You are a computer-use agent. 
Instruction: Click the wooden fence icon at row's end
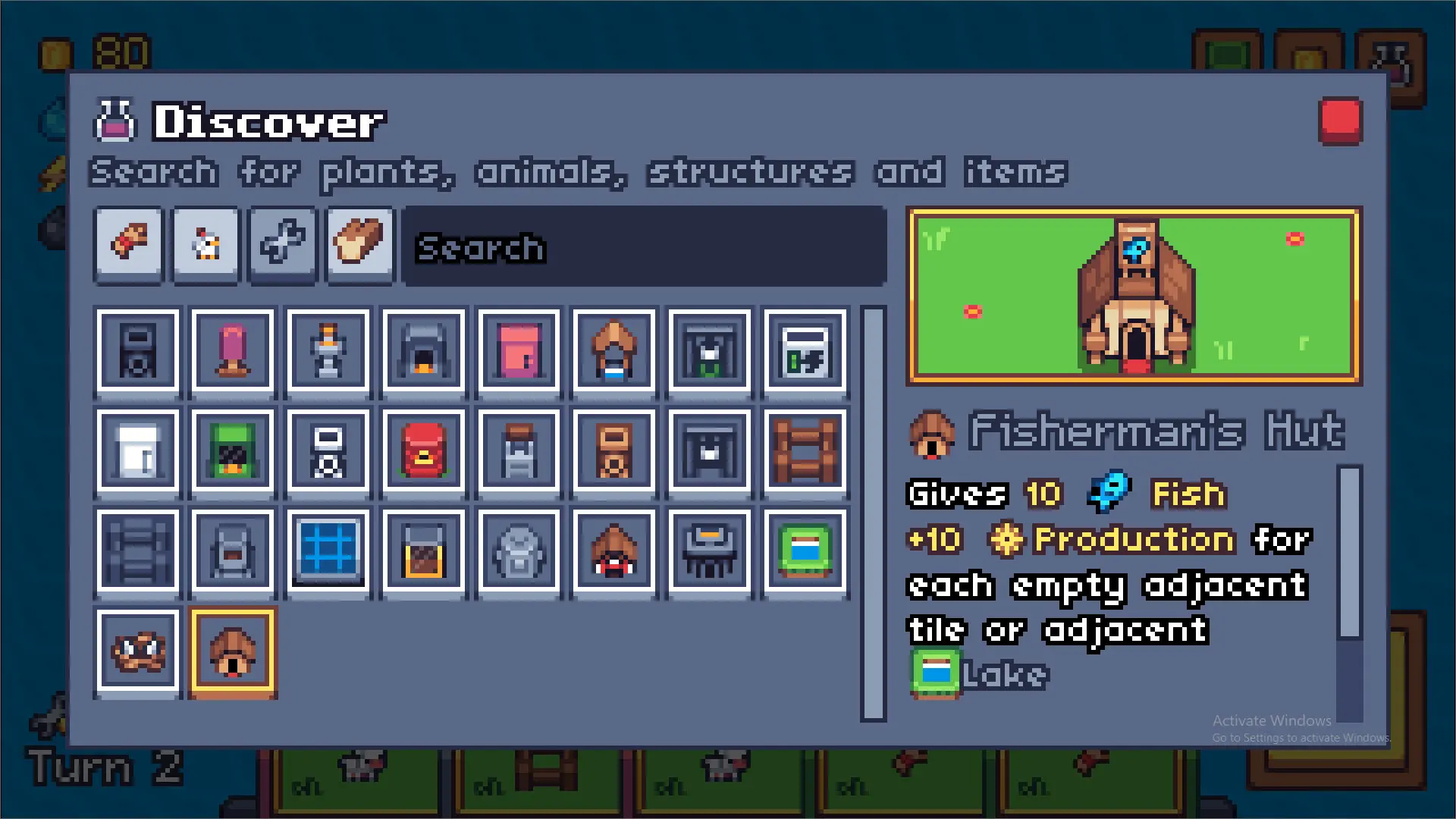[805, 453]
